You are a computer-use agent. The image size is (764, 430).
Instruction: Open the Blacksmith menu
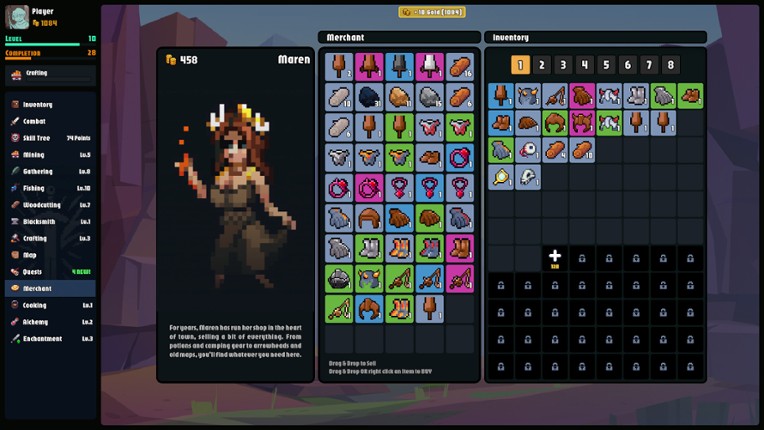pyautogui.click(x=39, y=221)
